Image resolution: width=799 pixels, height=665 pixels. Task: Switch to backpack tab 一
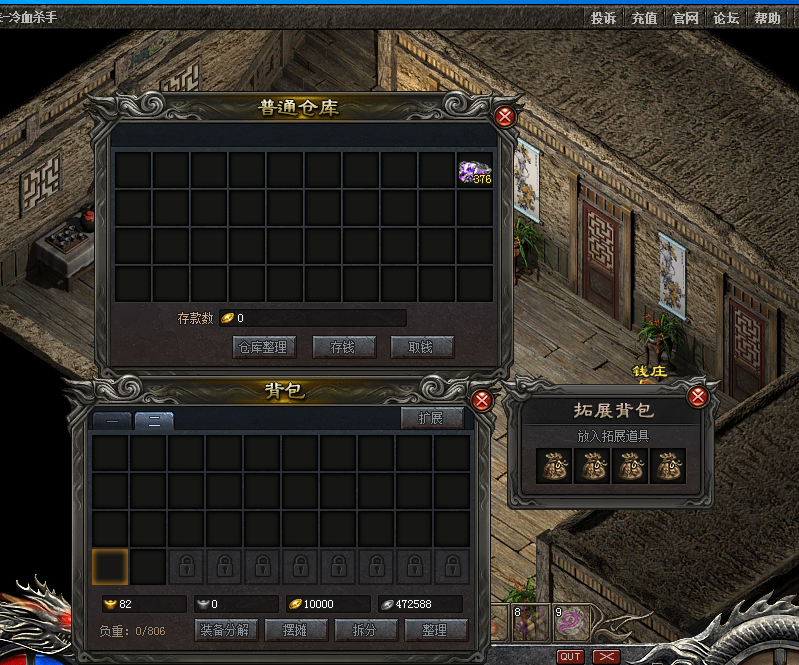112,421
